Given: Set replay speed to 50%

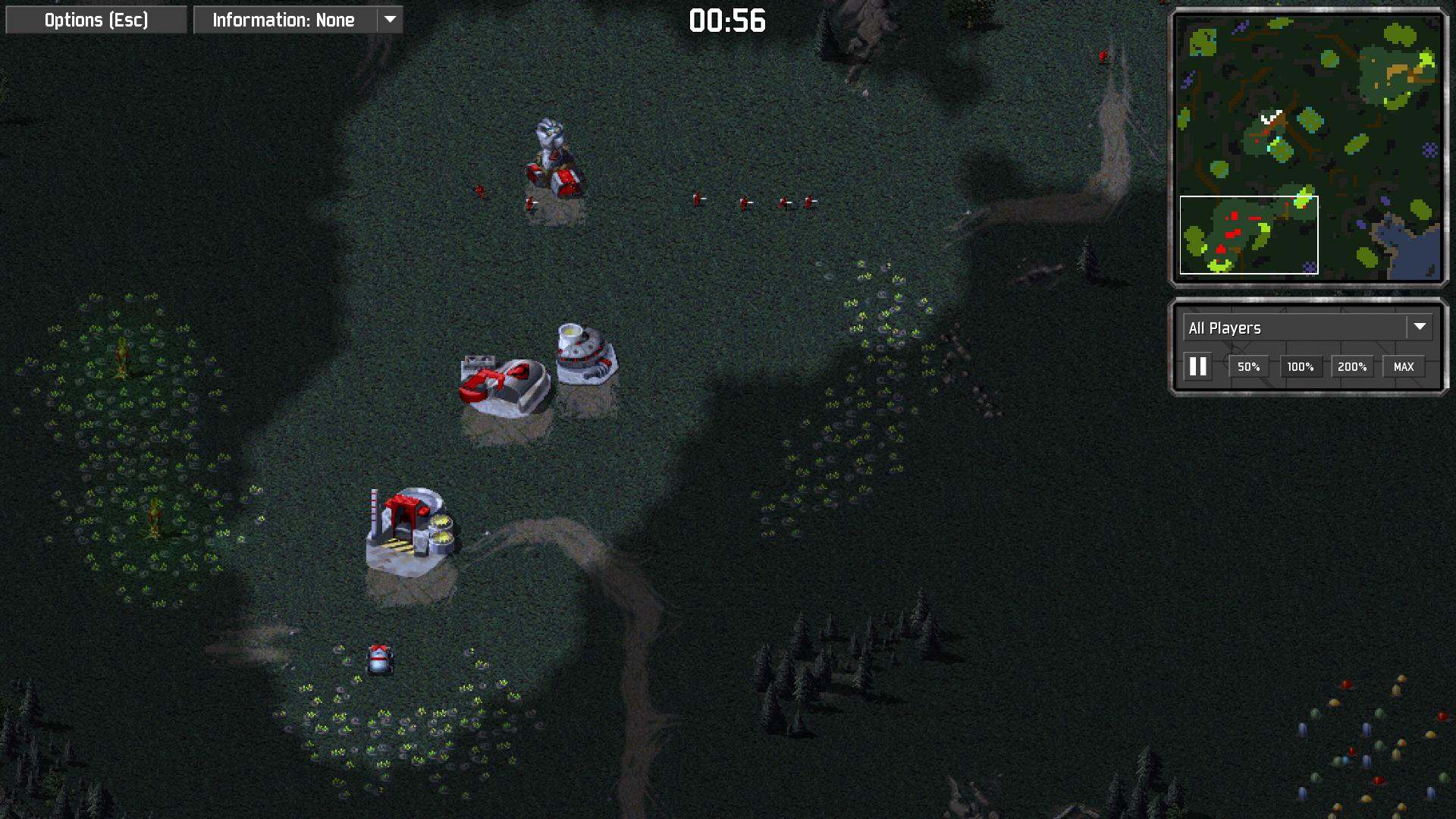Looking at the screenshot, I should coord(1248,367).
